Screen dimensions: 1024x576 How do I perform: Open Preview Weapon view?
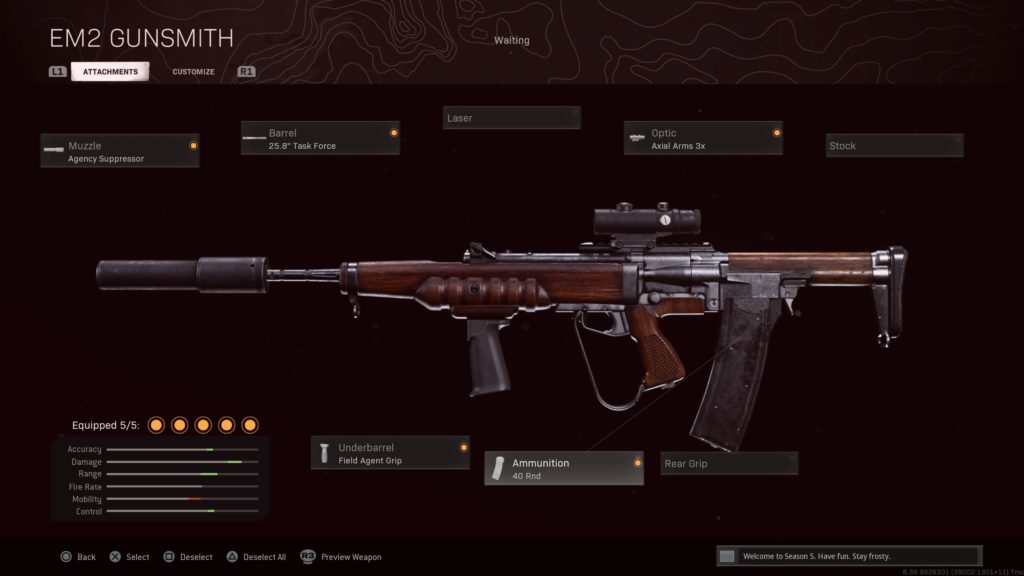341,557
